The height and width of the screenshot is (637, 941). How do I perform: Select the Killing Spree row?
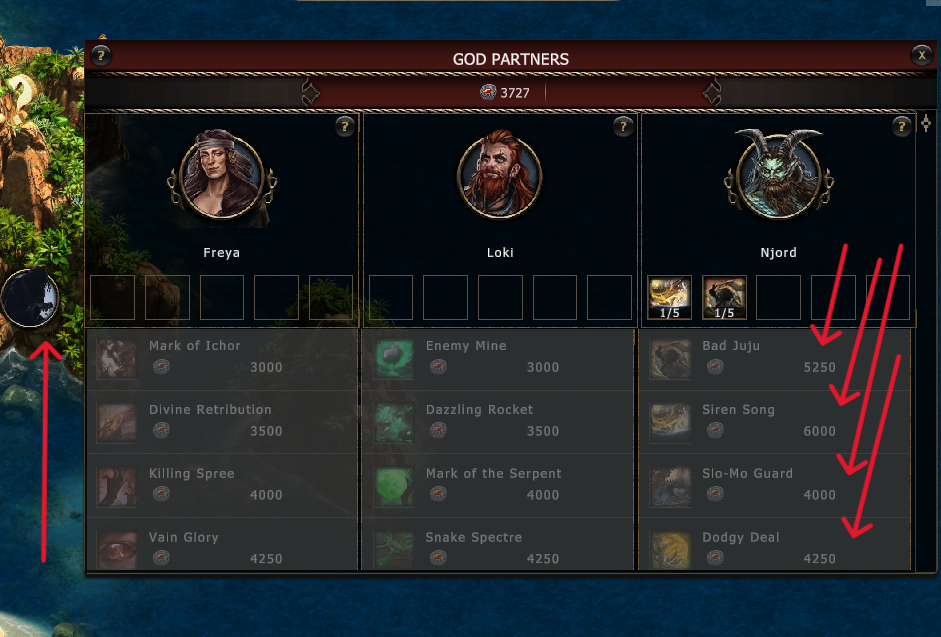pos(222,486)
